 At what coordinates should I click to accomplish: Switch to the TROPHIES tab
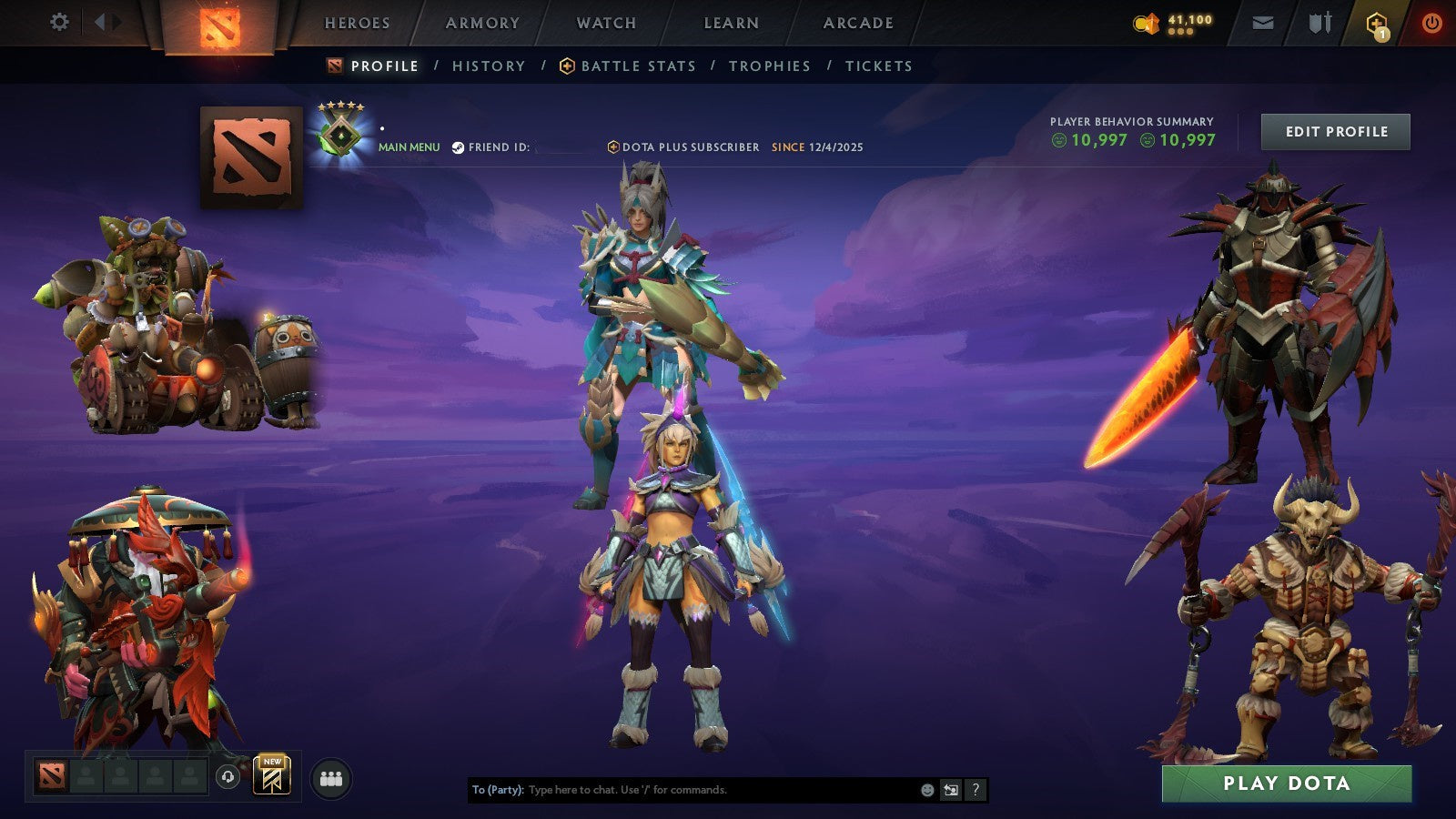point(768,66)
